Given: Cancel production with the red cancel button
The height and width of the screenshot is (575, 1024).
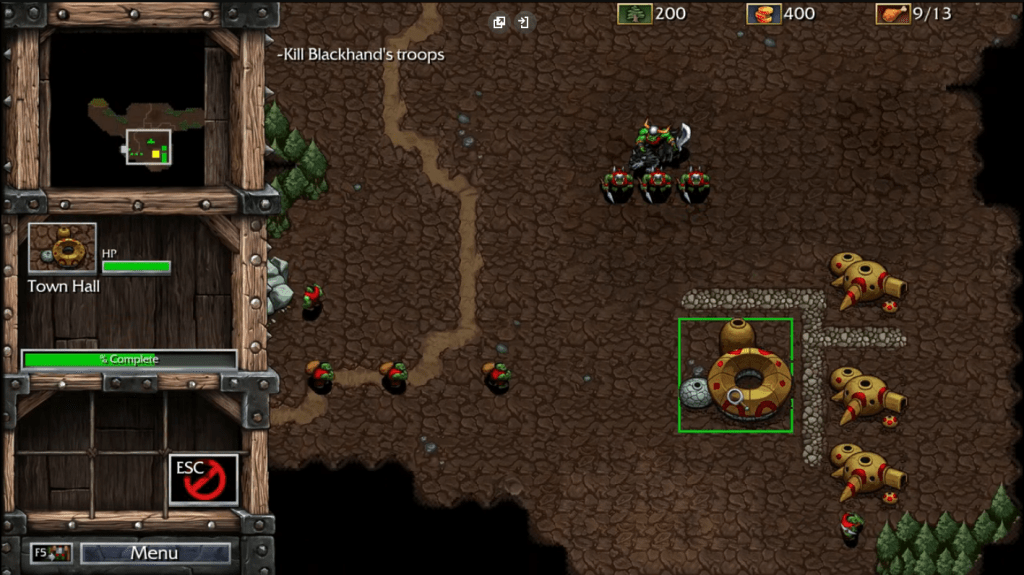Looking at the screenshot, I should point(204,479).
